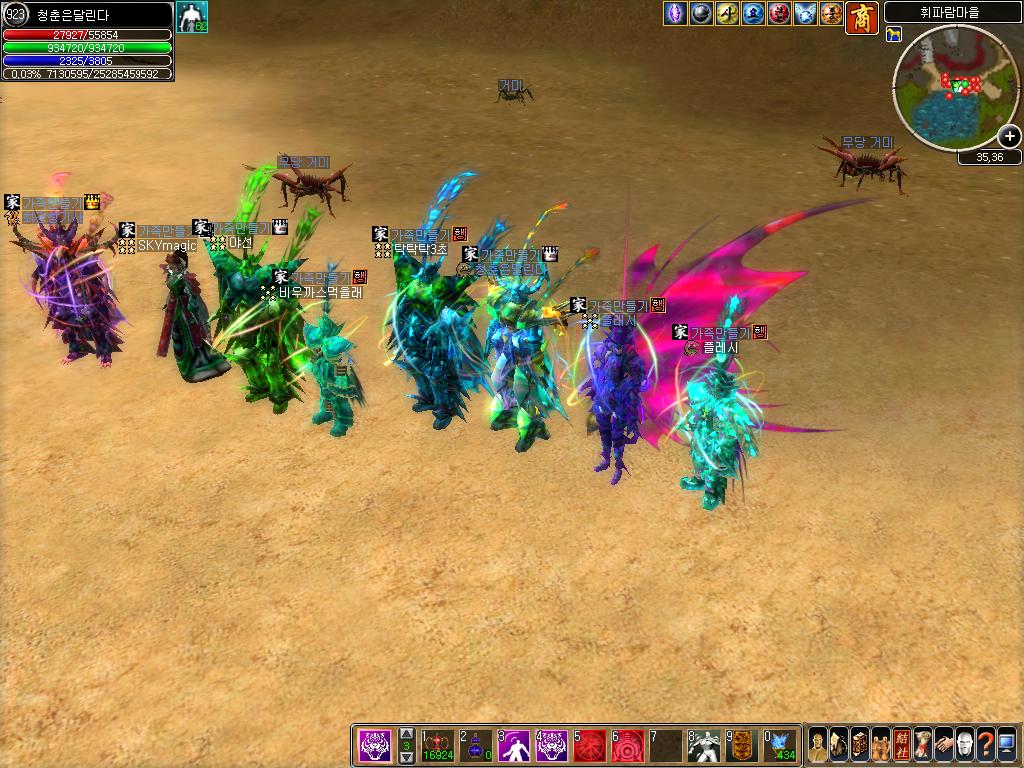The height and width of the screenshot is (768, 1024).
Task: Open the computer monitor system menu
Action: (1007, 745)
